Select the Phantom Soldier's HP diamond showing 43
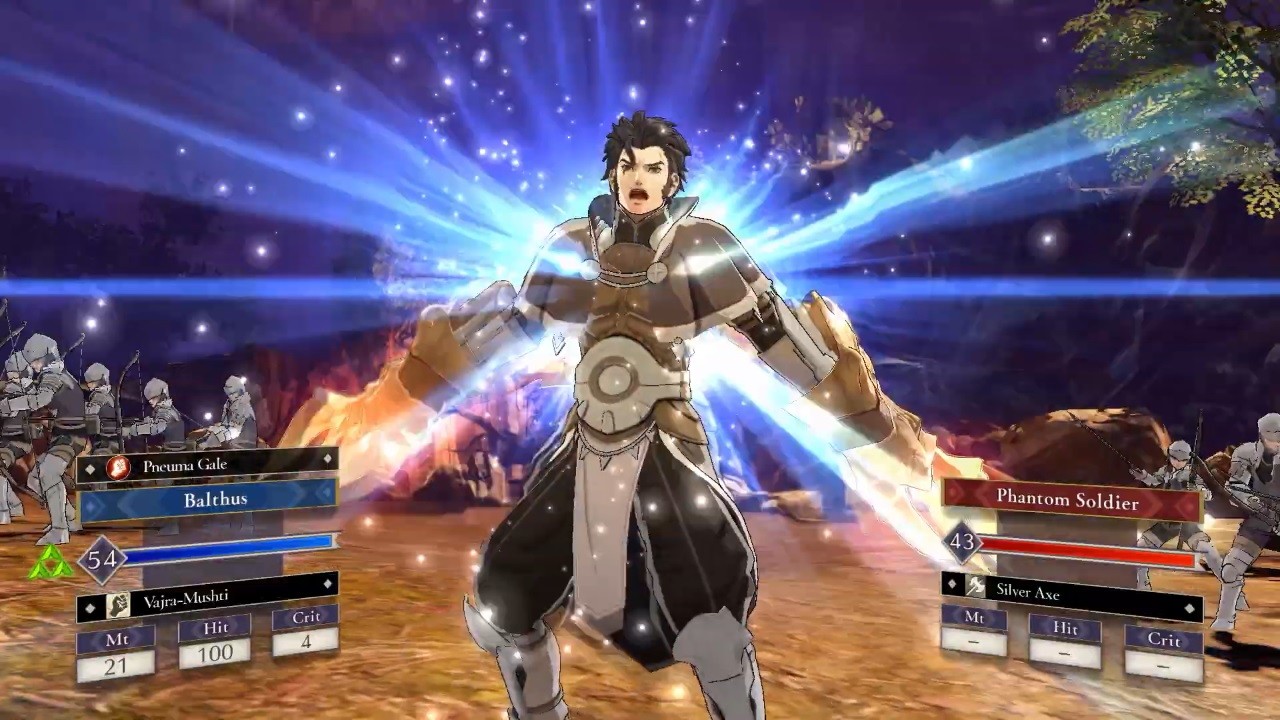Image resolution: width=1280 pixels, height=720 pixels. tap(960, 541)
